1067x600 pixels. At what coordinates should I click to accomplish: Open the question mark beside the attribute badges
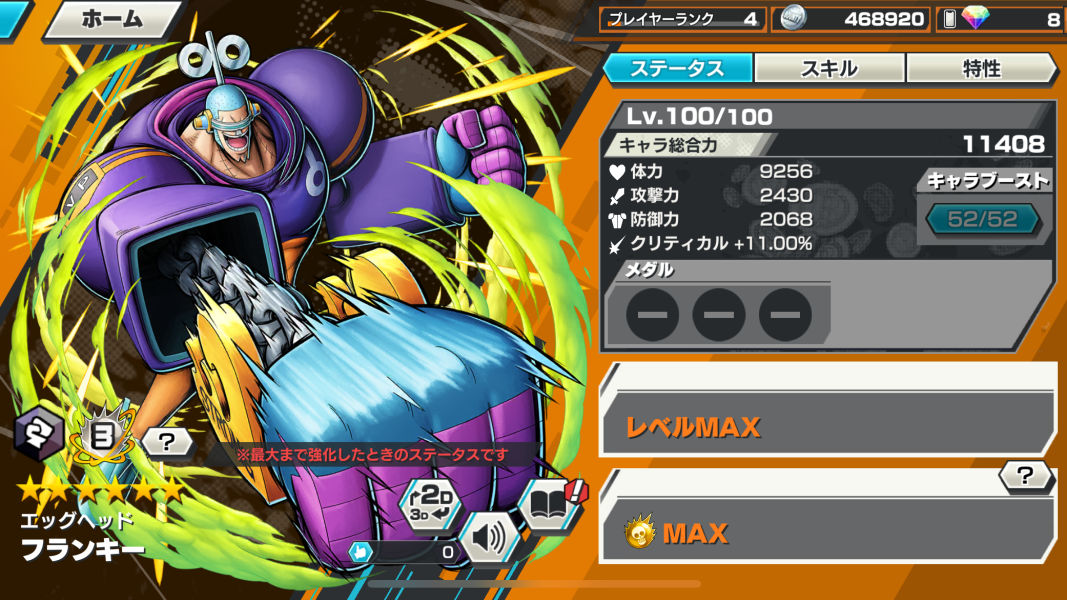click(165, 440)
